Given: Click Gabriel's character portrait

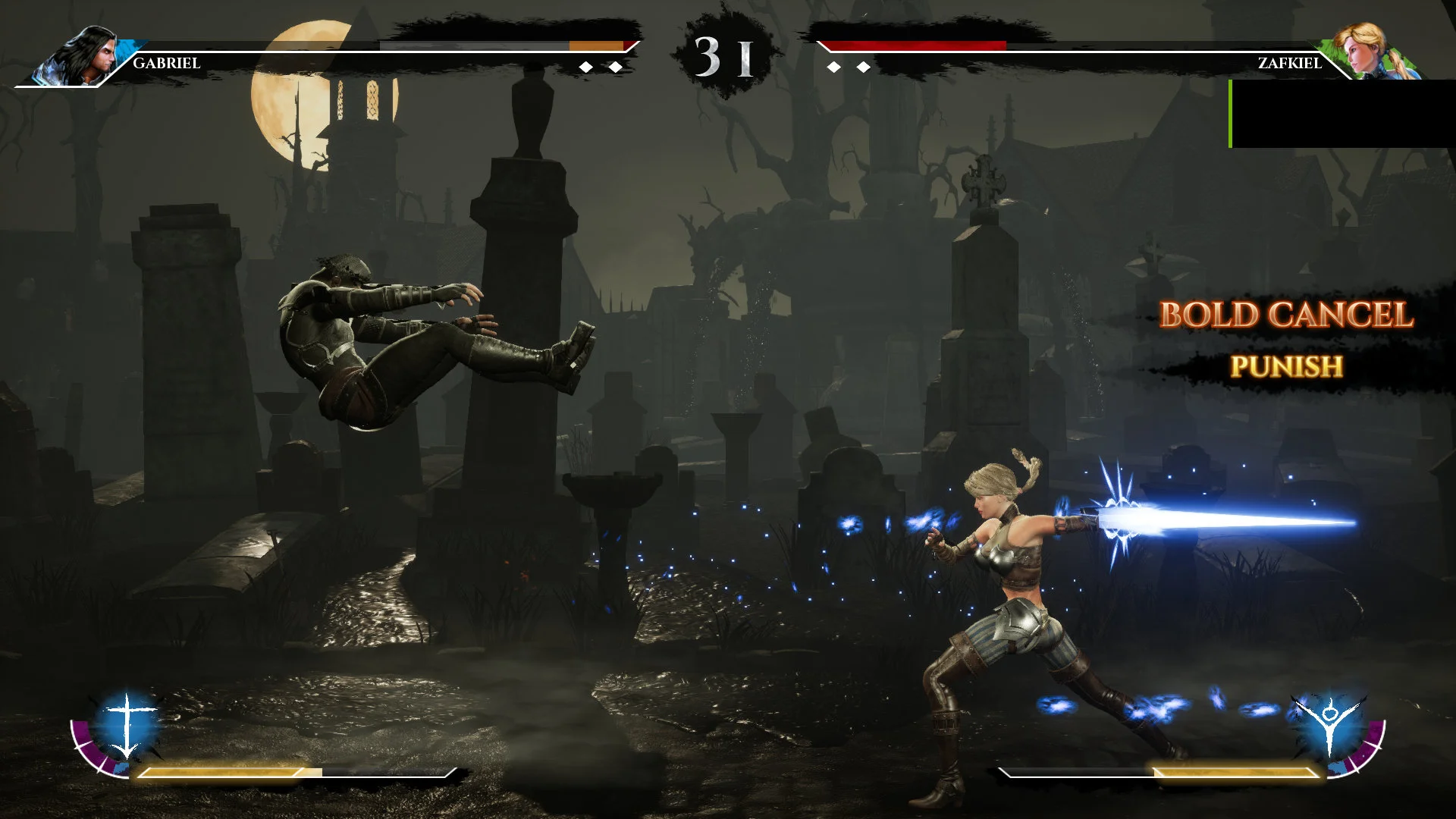Looking at the screenshot, I should point(85,55).
